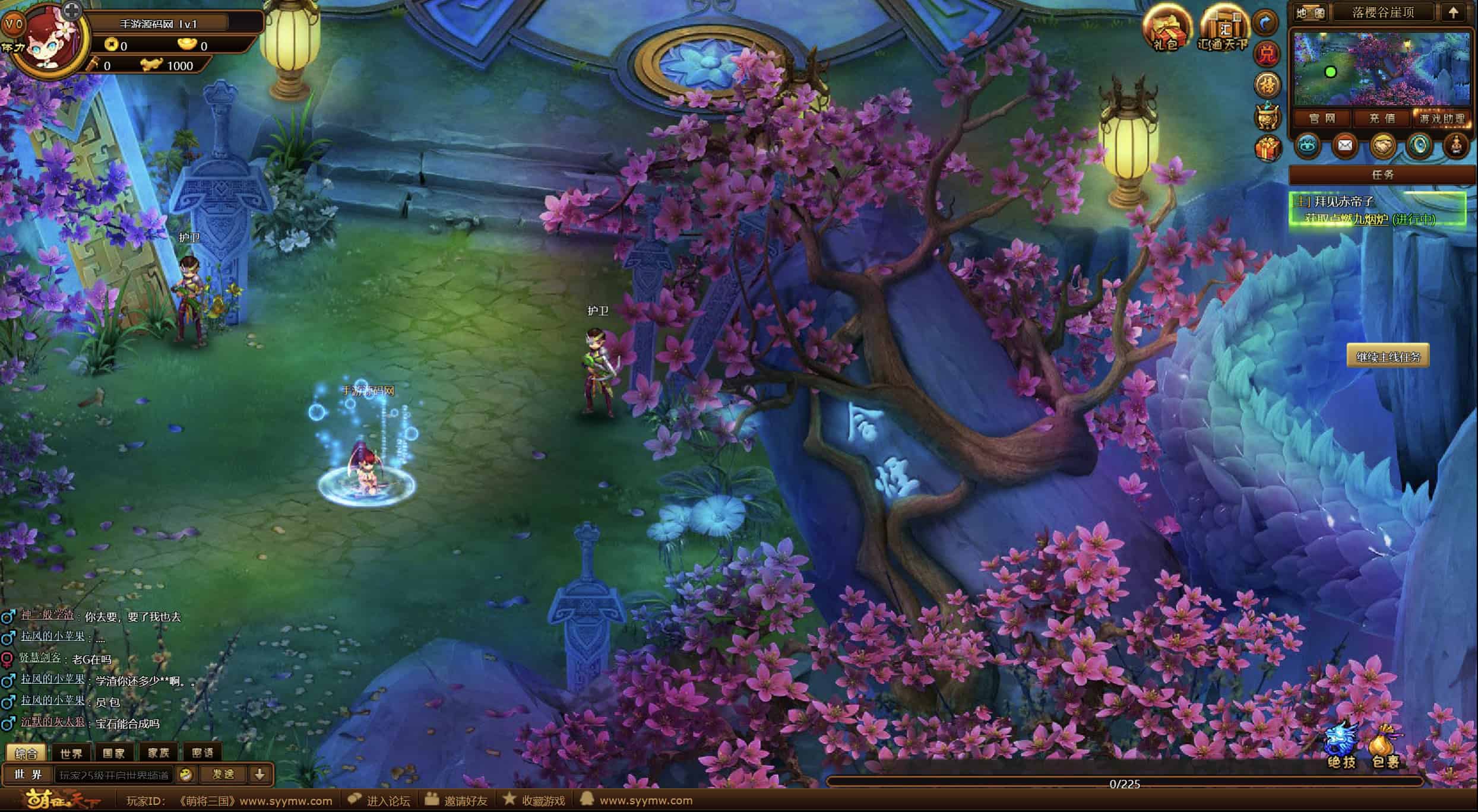This screenshot has width=1478, height=812.
Task: Open the 充值 recharge button
Action: click(x=1382, y=119)
